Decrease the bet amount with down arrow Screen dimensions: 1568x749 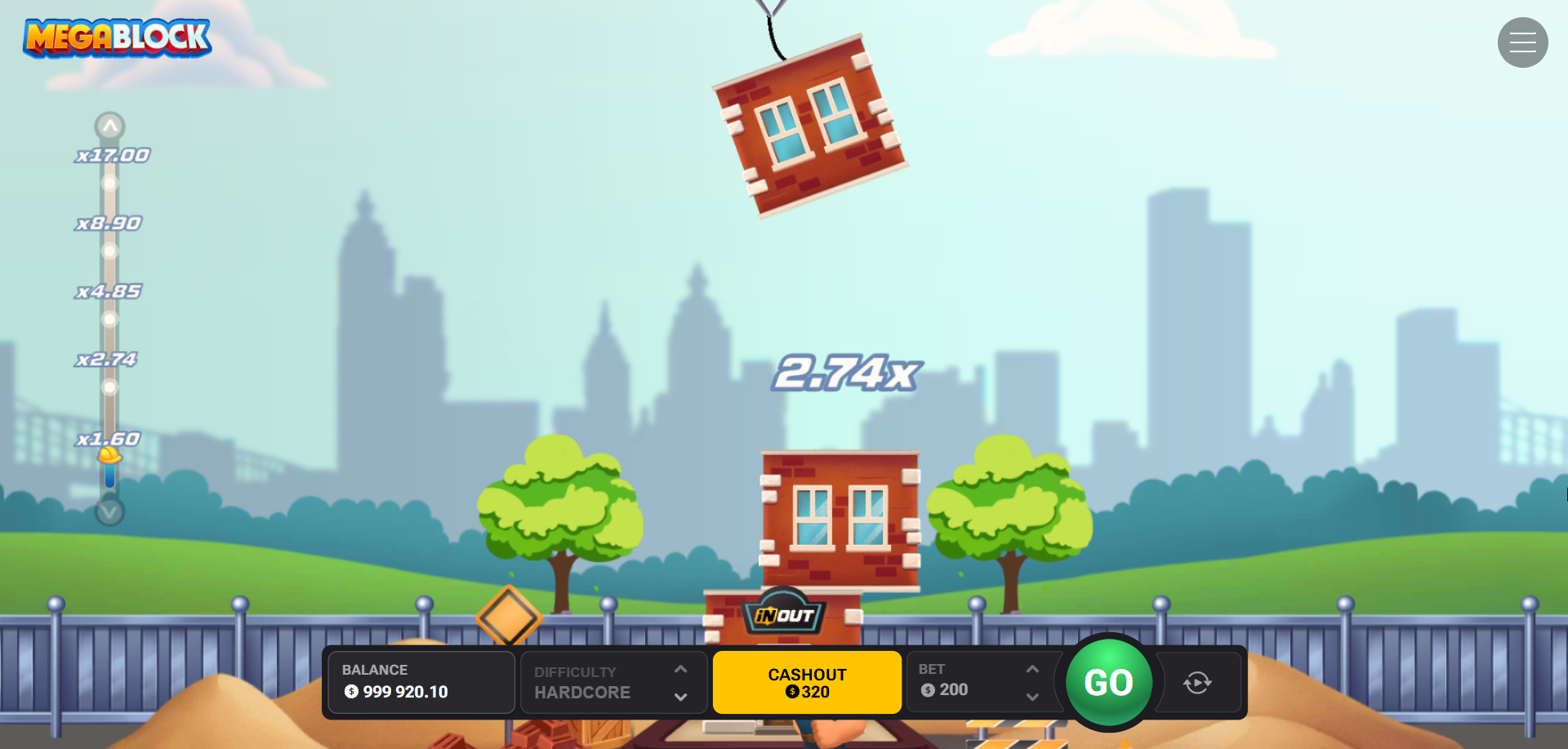[1032, 697]
